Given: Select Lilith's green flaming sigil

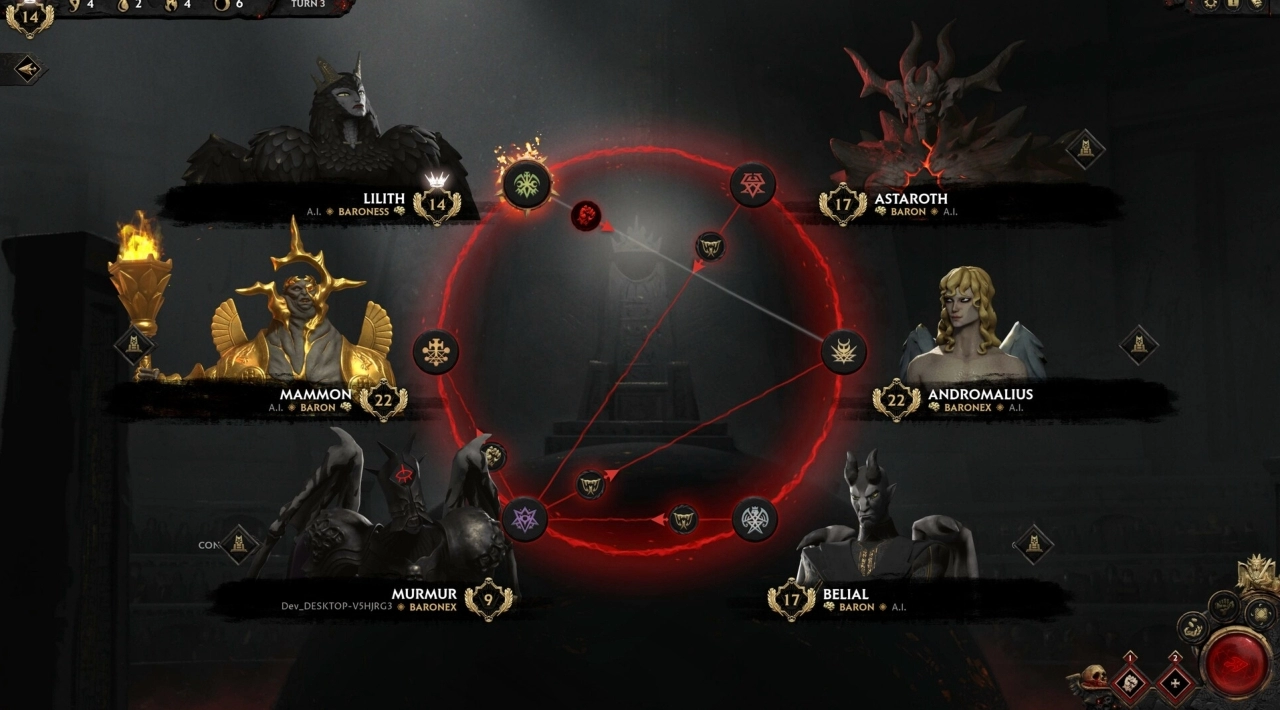Looking at the screenshot, I should click(x=523, y=184).
